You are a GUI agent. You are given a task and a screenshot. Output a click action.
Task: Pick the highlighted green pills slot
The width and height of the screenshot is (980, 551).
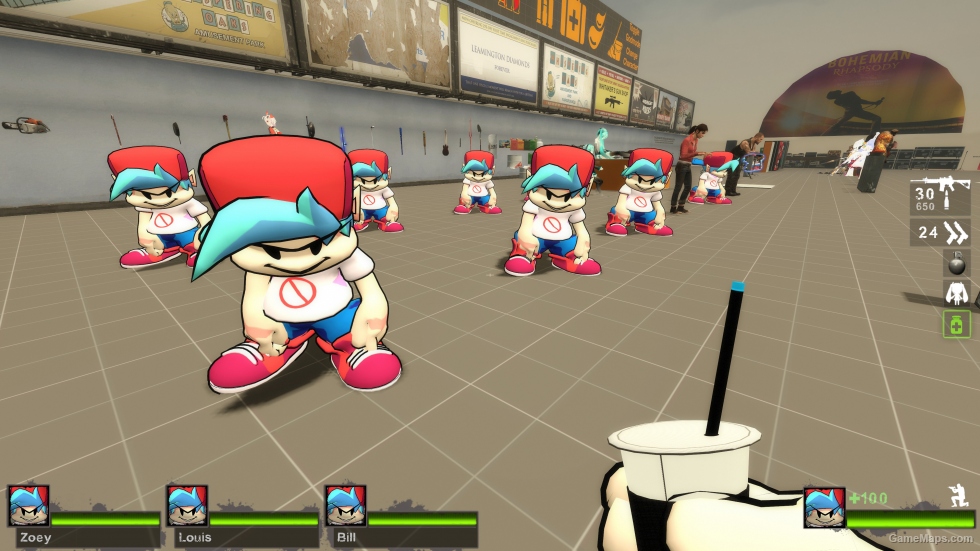click(x=956, y=323)
